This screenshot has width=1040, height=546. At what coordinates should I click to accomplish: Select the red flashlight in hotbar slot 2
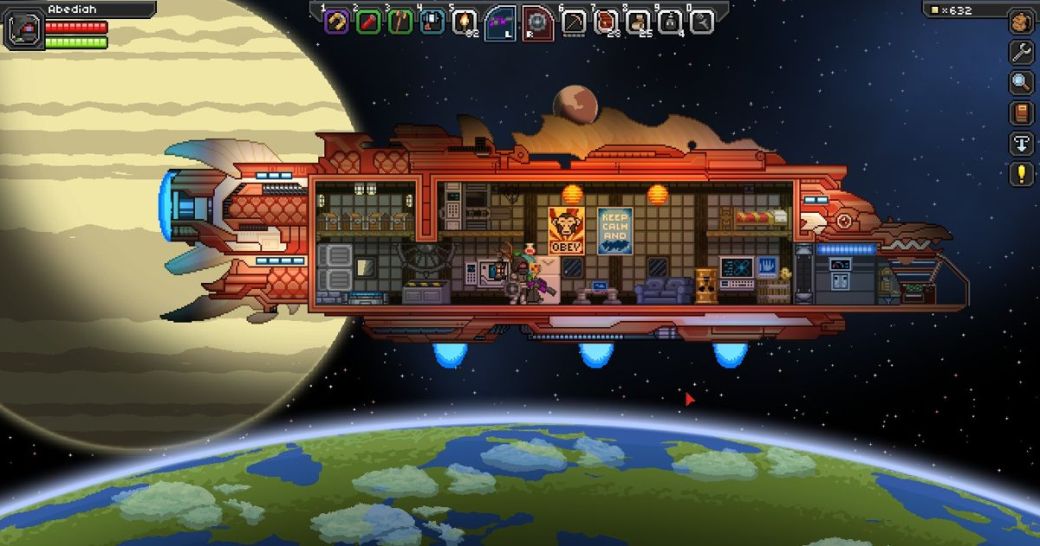[368, 21]
